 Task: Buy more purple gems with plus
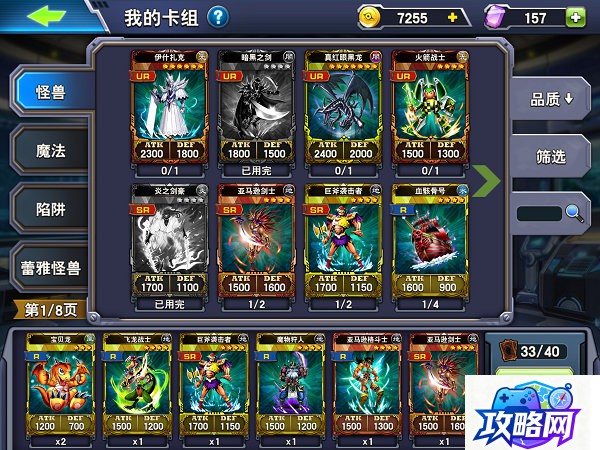click(x=575, y=17)
